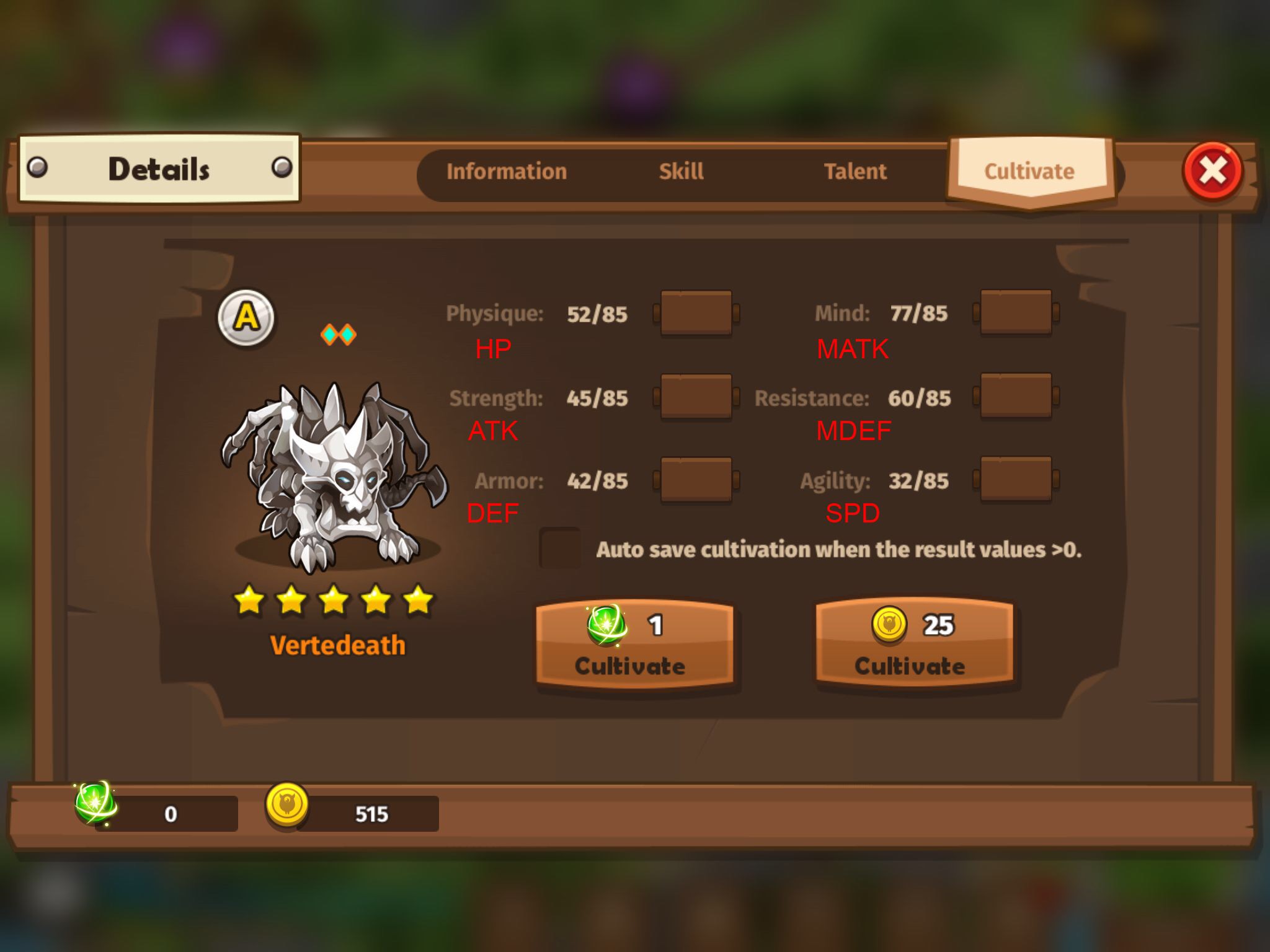This screenshot has width=1270, height=952.
Task: Toggle the auto save cultivation checkbox
Action: pyautogui.click(x=560, y=549)
